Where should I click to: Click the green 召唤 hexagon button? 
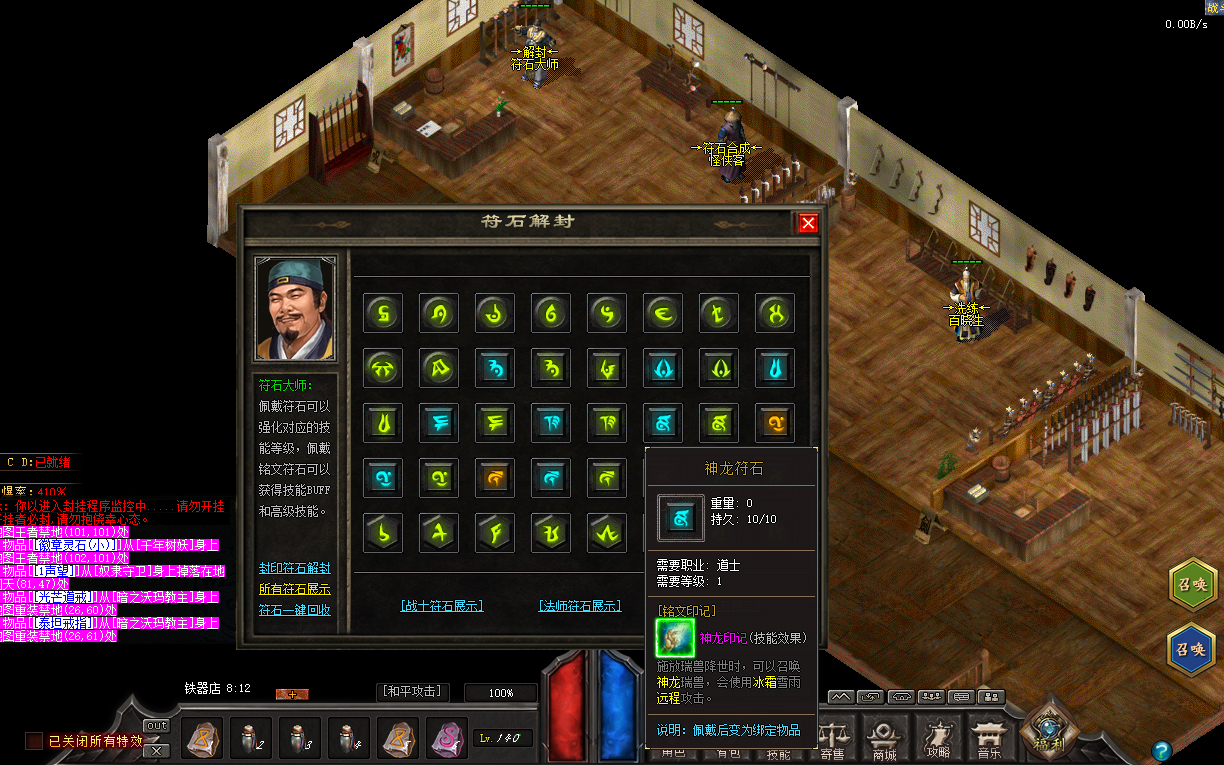[1191, 585]
